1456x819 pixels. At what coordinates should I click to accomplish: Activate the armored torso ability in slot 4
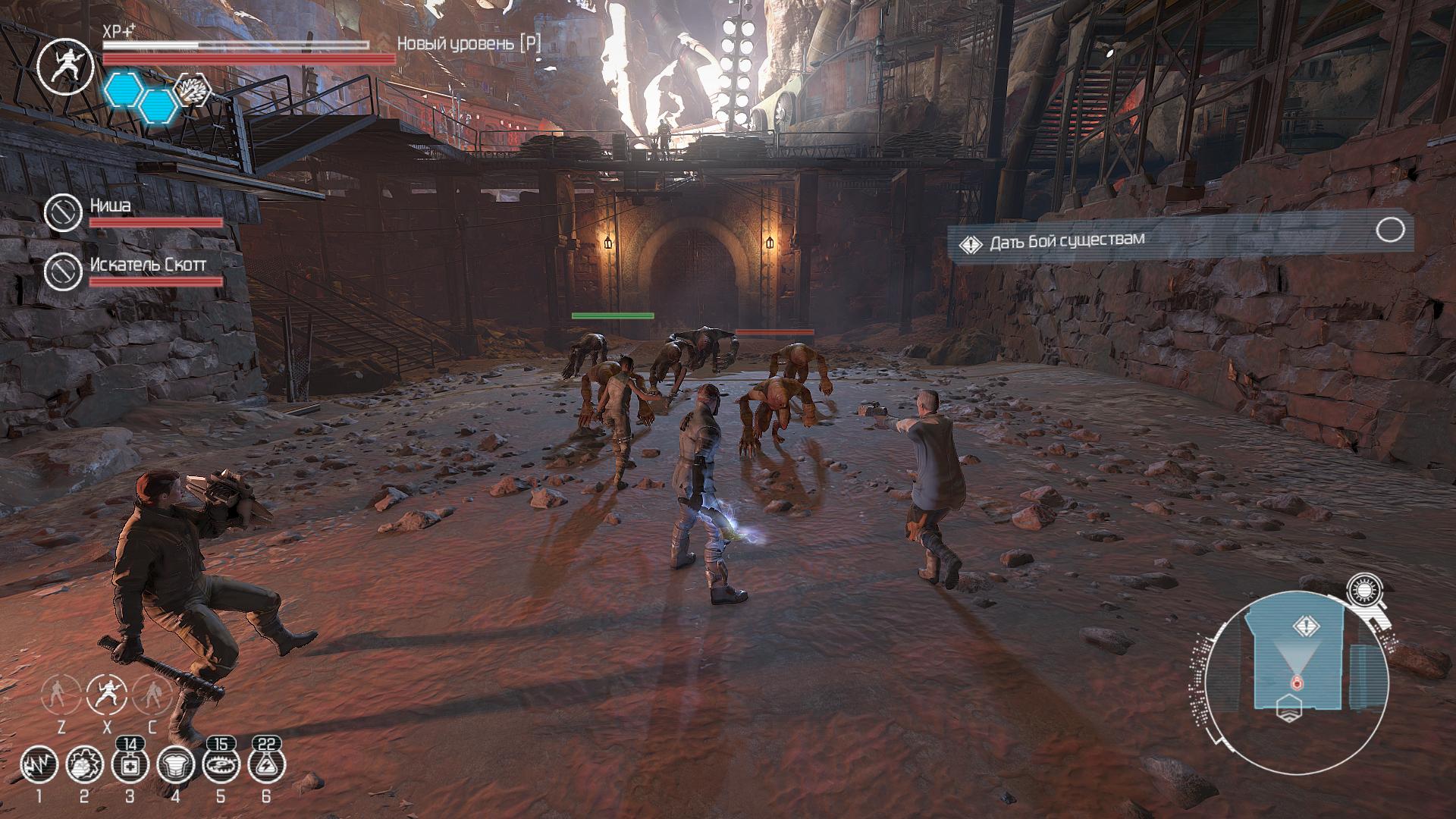(175, 766)
